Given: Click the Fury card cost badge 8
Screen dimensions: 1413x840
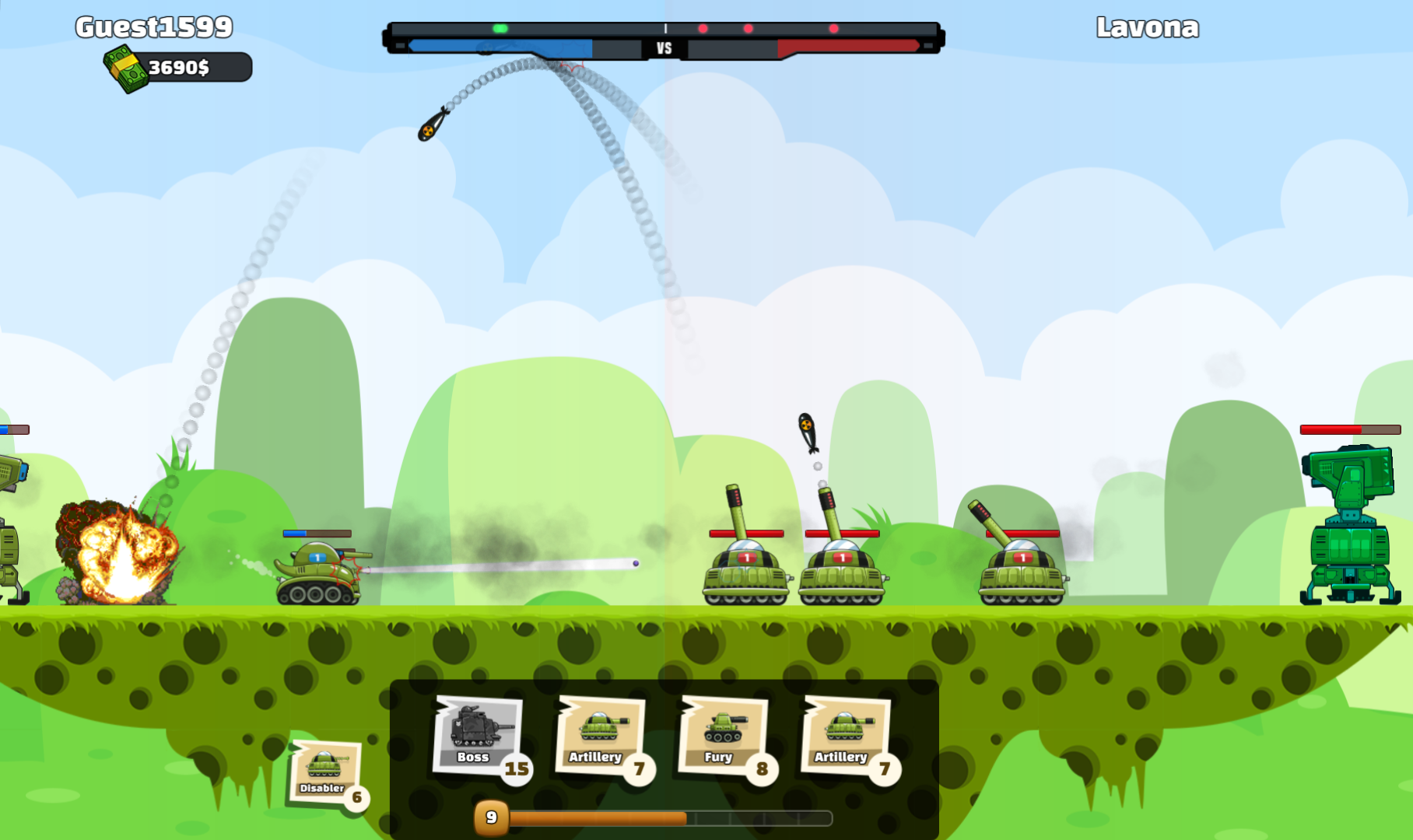Looking at the screenshot, I should (763, 768).
